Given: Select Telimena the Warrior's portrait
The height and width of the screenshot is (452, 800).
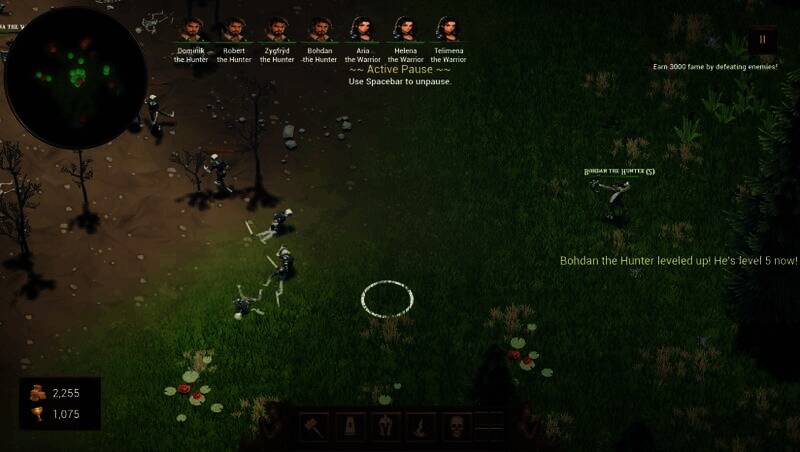Looking at the screenshot, I should click(x=448, y=28).
